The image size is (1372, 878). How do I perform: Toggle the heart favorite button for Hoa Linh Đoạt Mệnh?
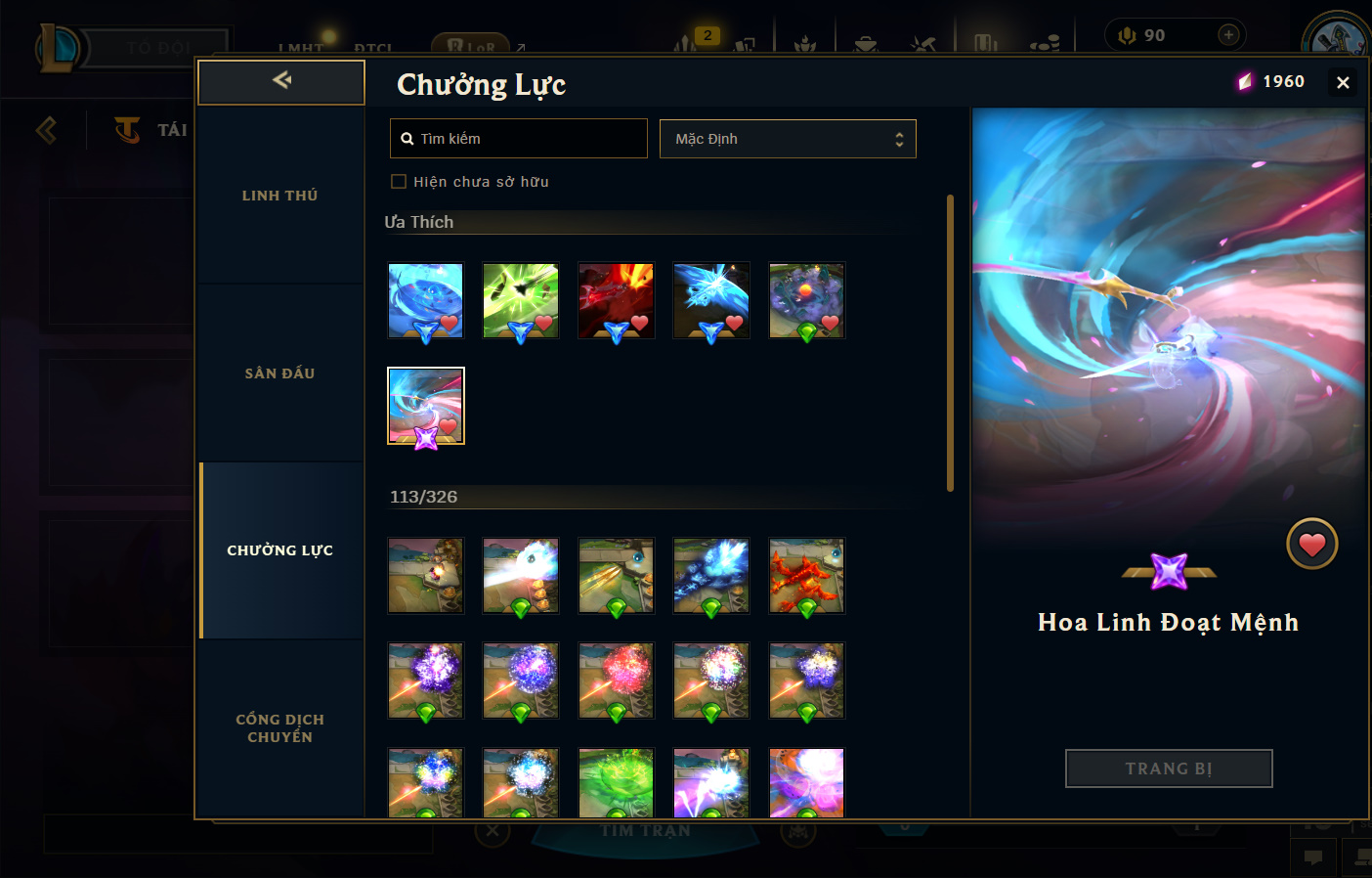click(1311, 544)
